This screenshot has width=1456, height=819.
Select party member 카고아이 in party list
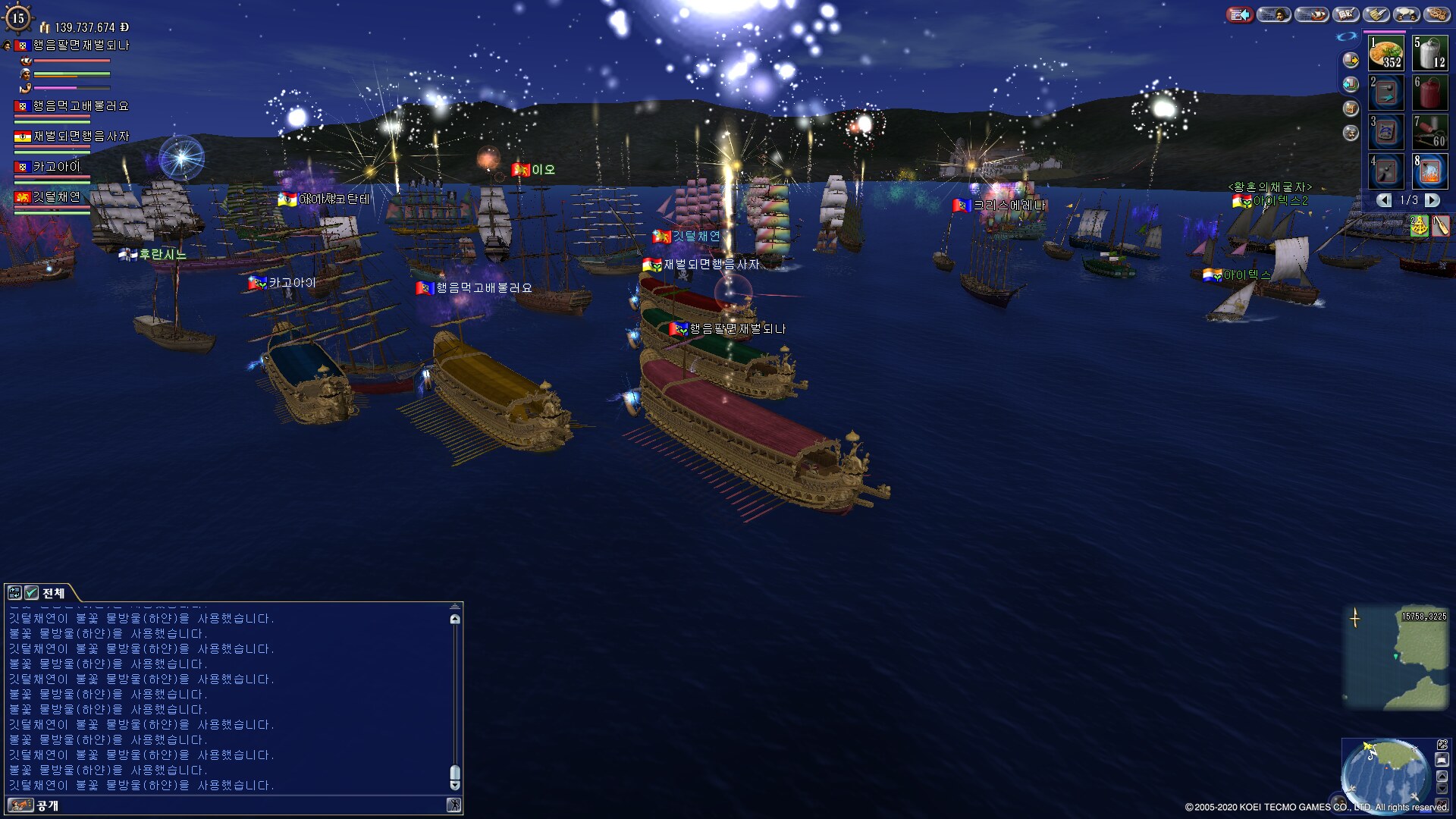tap(56, 167)
